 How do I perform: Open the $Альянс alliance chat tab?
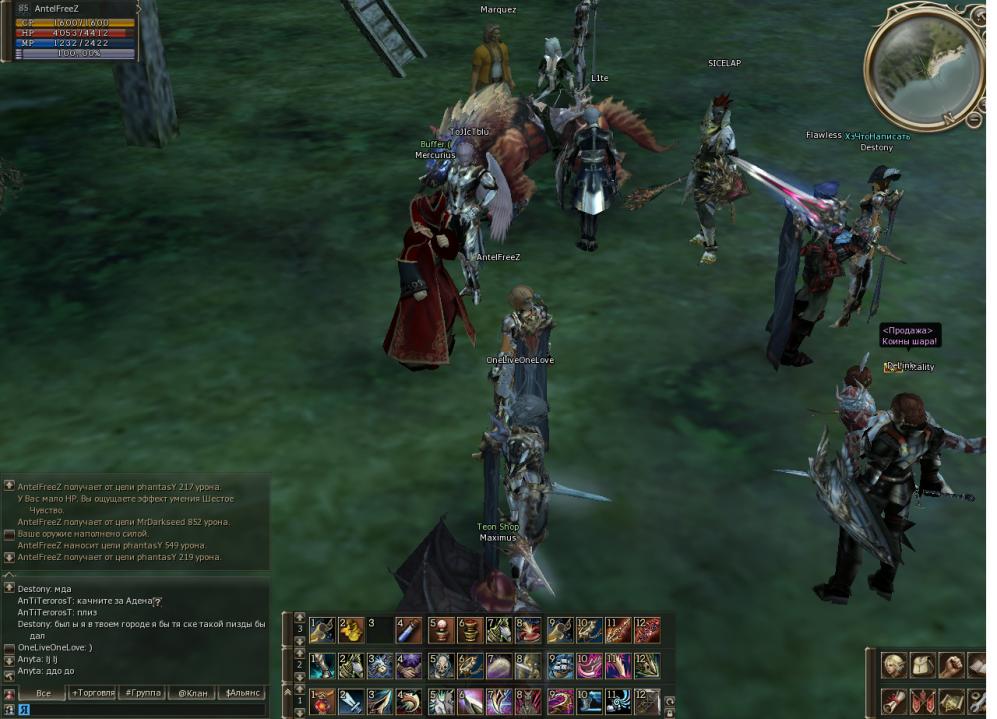pos(241,692)
